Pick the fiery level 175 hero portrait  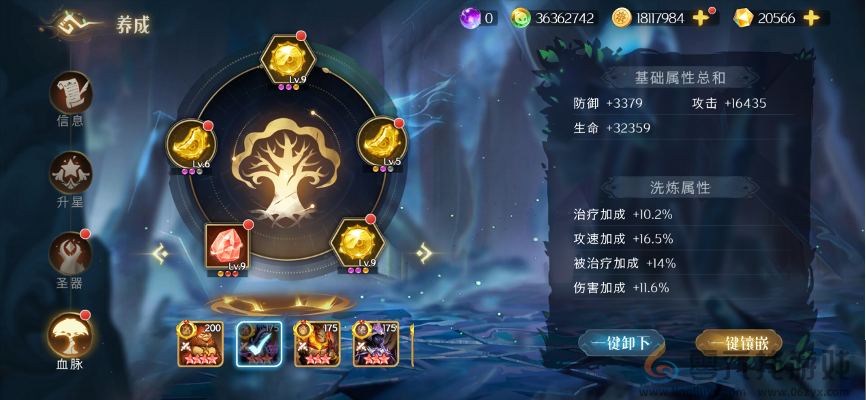point(317,344)
